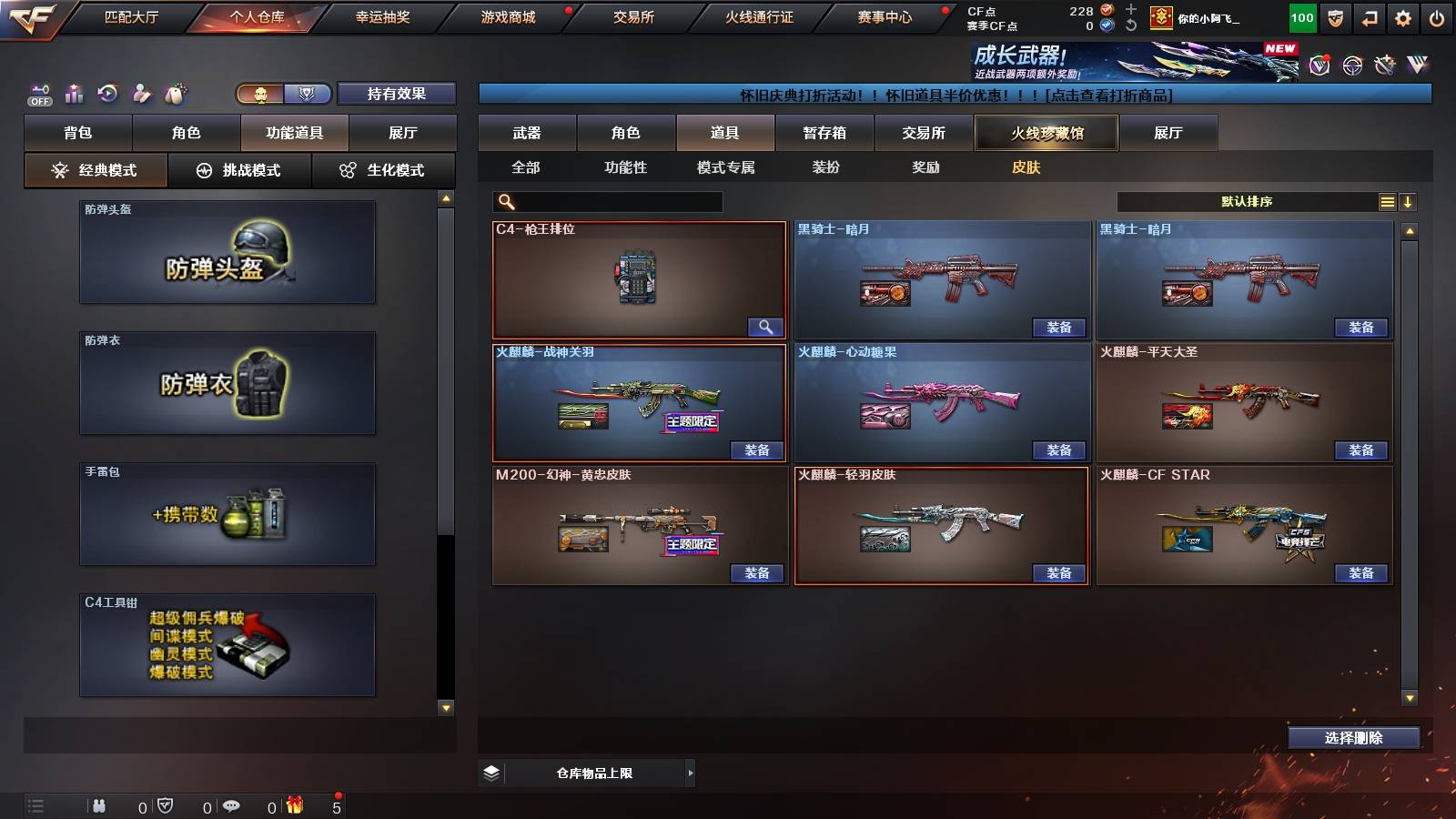
Task: Click the friends icon on the bottom bar
Action: pyautogui.click(x=98, y=805)
